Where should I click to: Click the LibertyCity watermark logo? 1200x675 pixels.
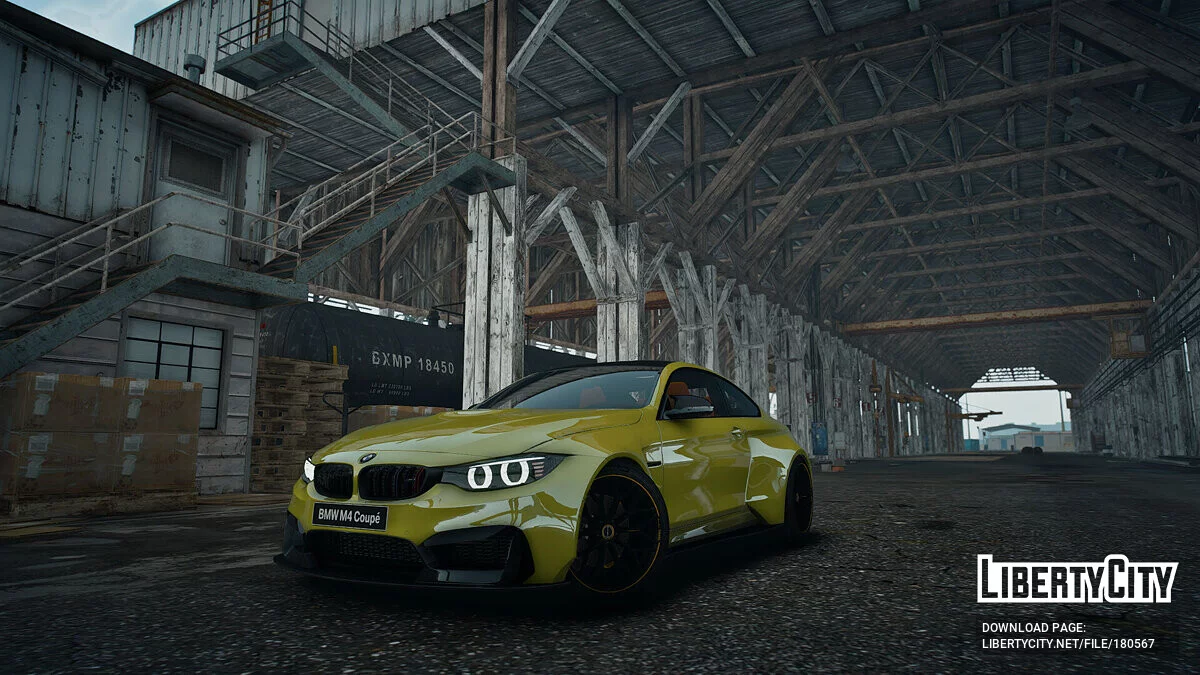1077,579
